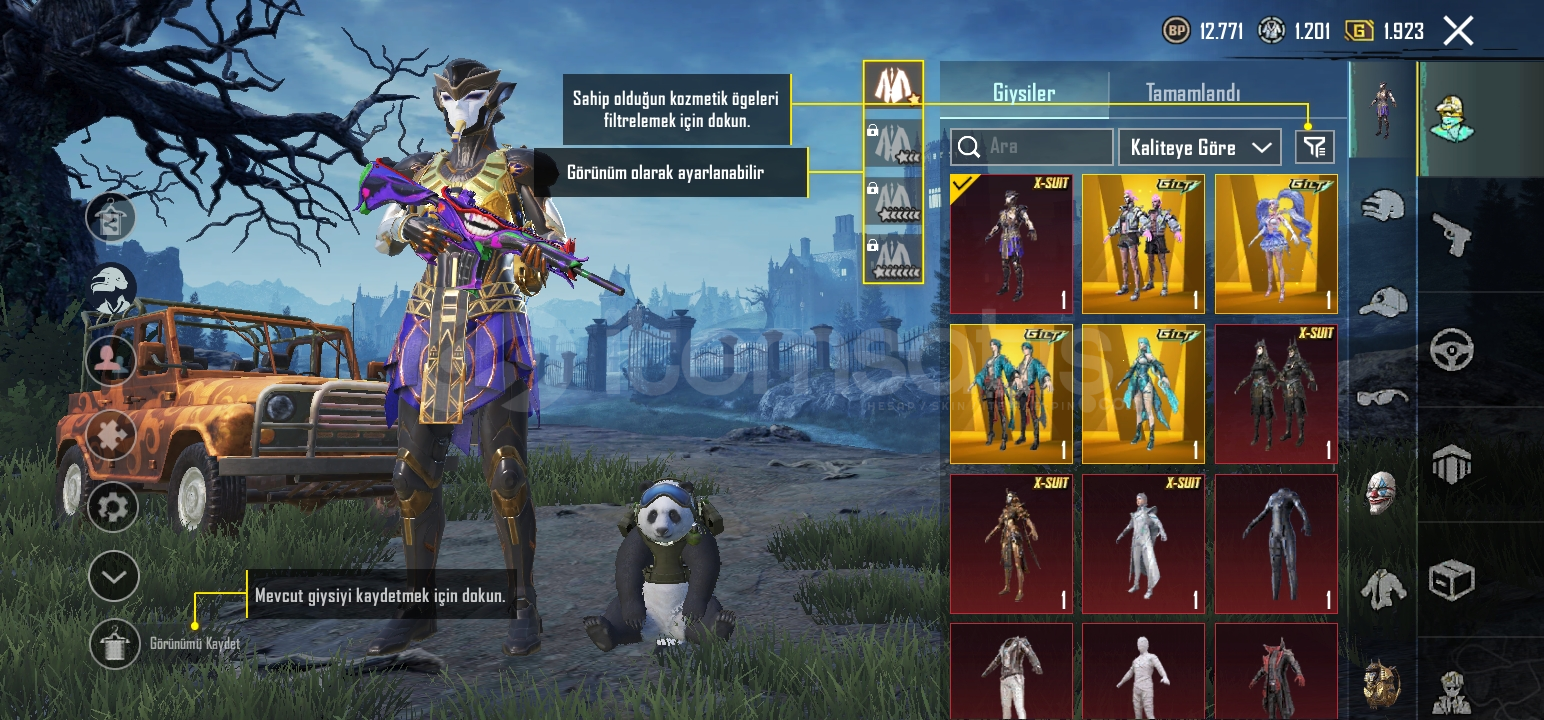1544x720 pixels.
Task: Toggle the owned-items filter button
Action: pos(1315,148)
